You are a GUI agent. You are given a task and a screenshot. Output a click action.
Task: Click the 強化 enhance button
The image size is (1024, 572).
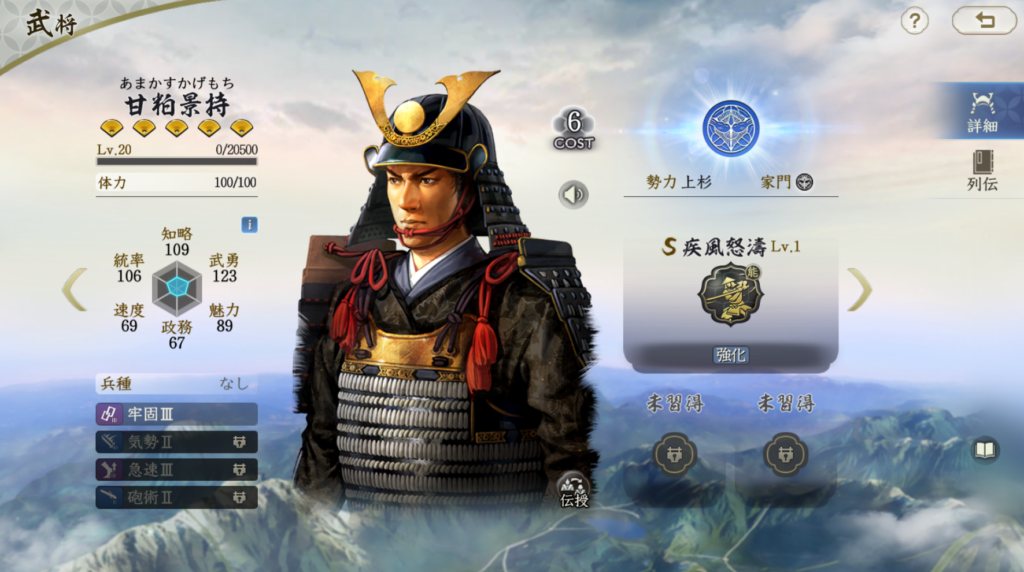pos(730,355)
